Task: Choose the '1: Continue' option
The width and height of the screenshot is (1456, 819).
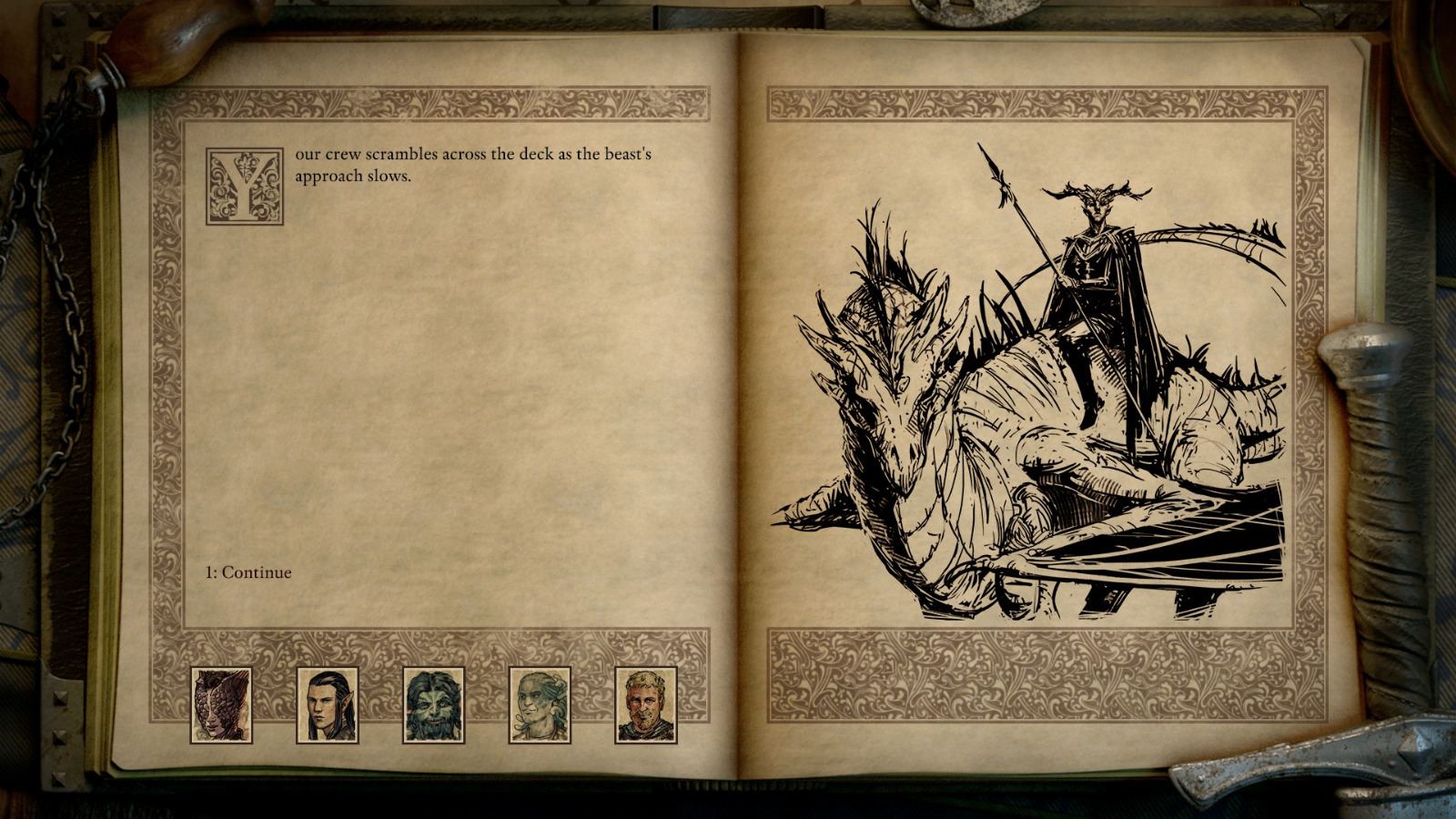Action: (x=246, y=573)
